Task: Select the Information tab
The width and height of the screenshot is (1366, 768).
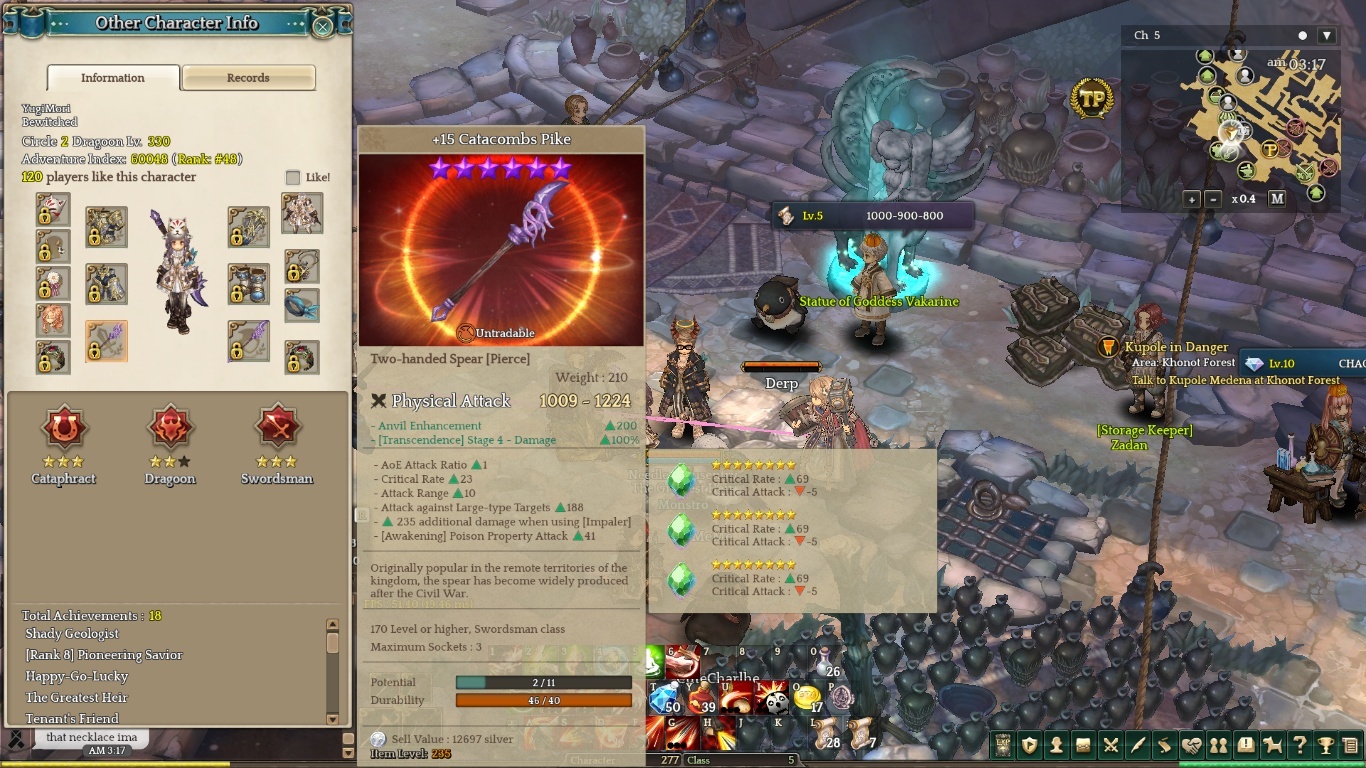Action: [113, 78]
